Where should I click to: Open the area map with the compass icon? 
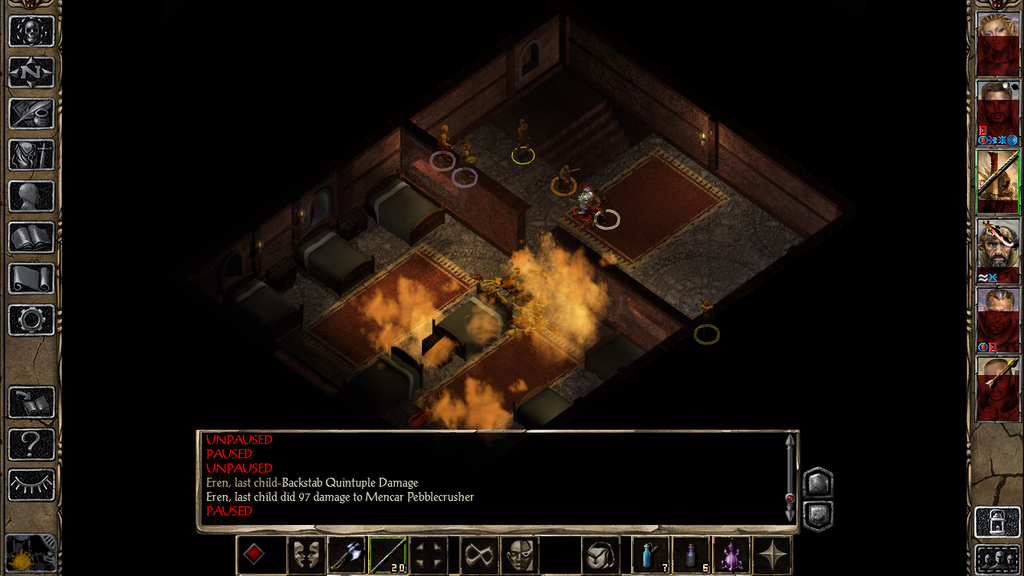(31, 72)
